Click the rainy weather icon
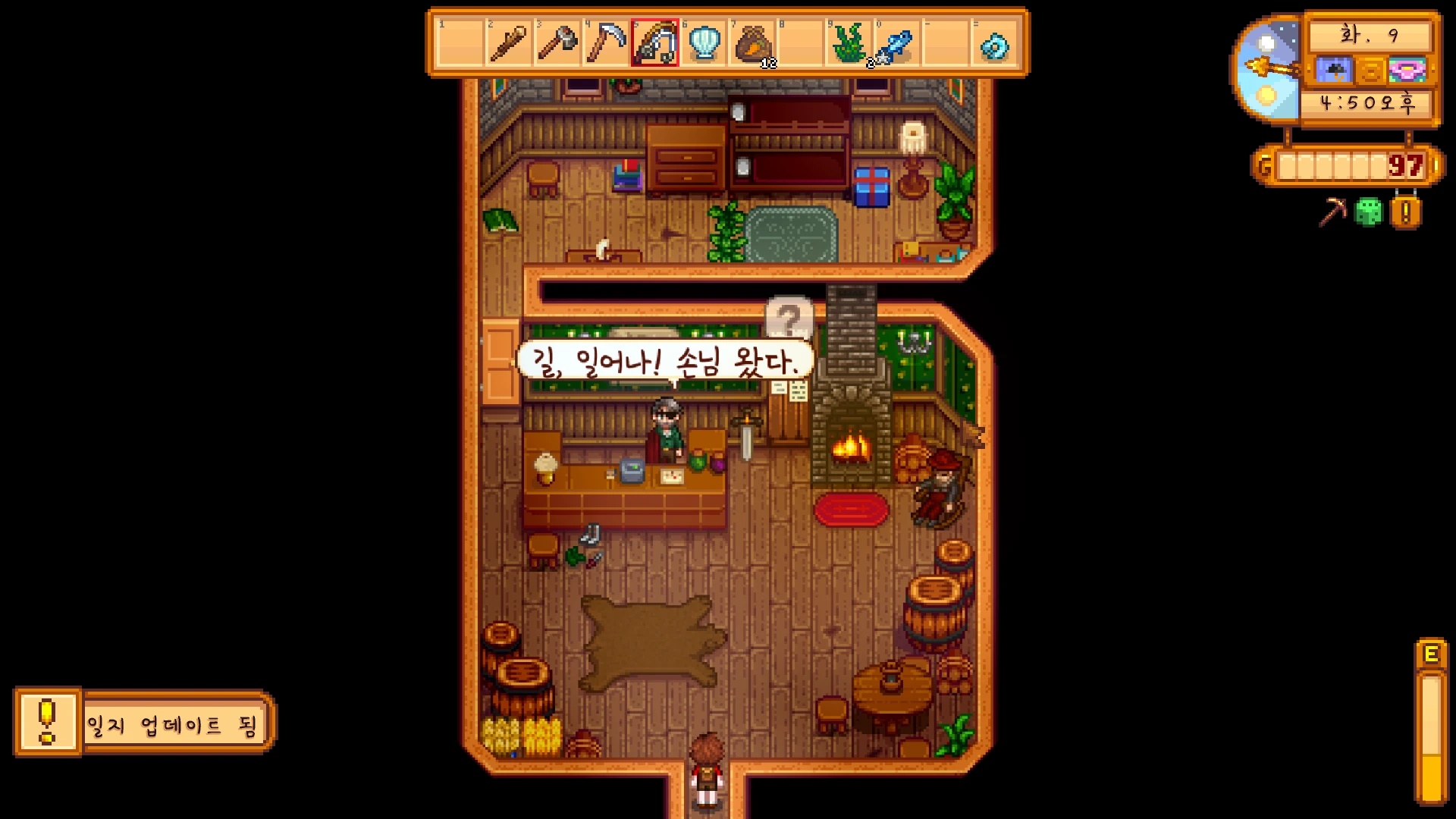The width and height of the screenshot is (1456, 819). coord(1334,71)
